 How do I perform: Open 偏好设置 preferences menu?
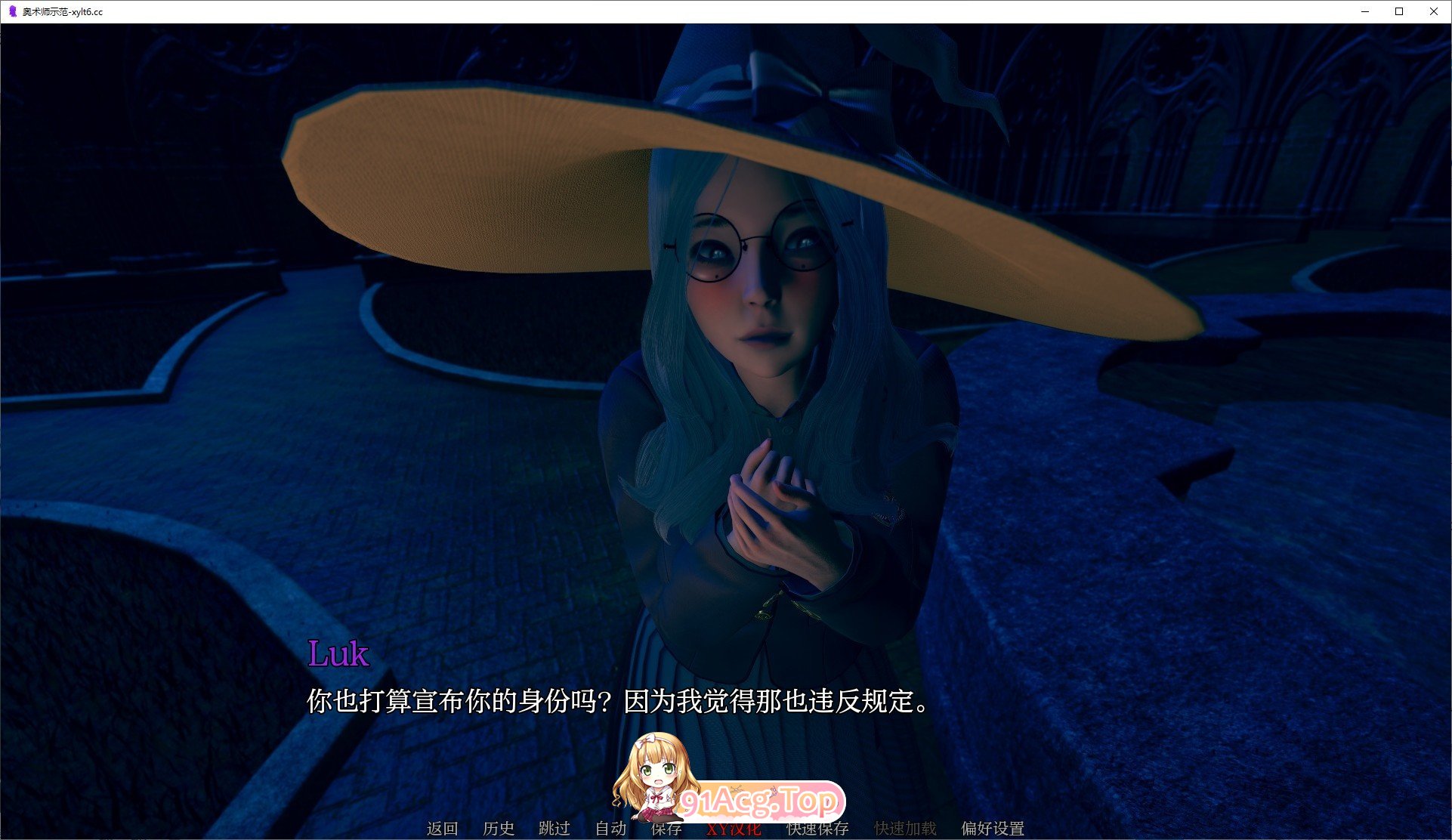pos(992,829)
